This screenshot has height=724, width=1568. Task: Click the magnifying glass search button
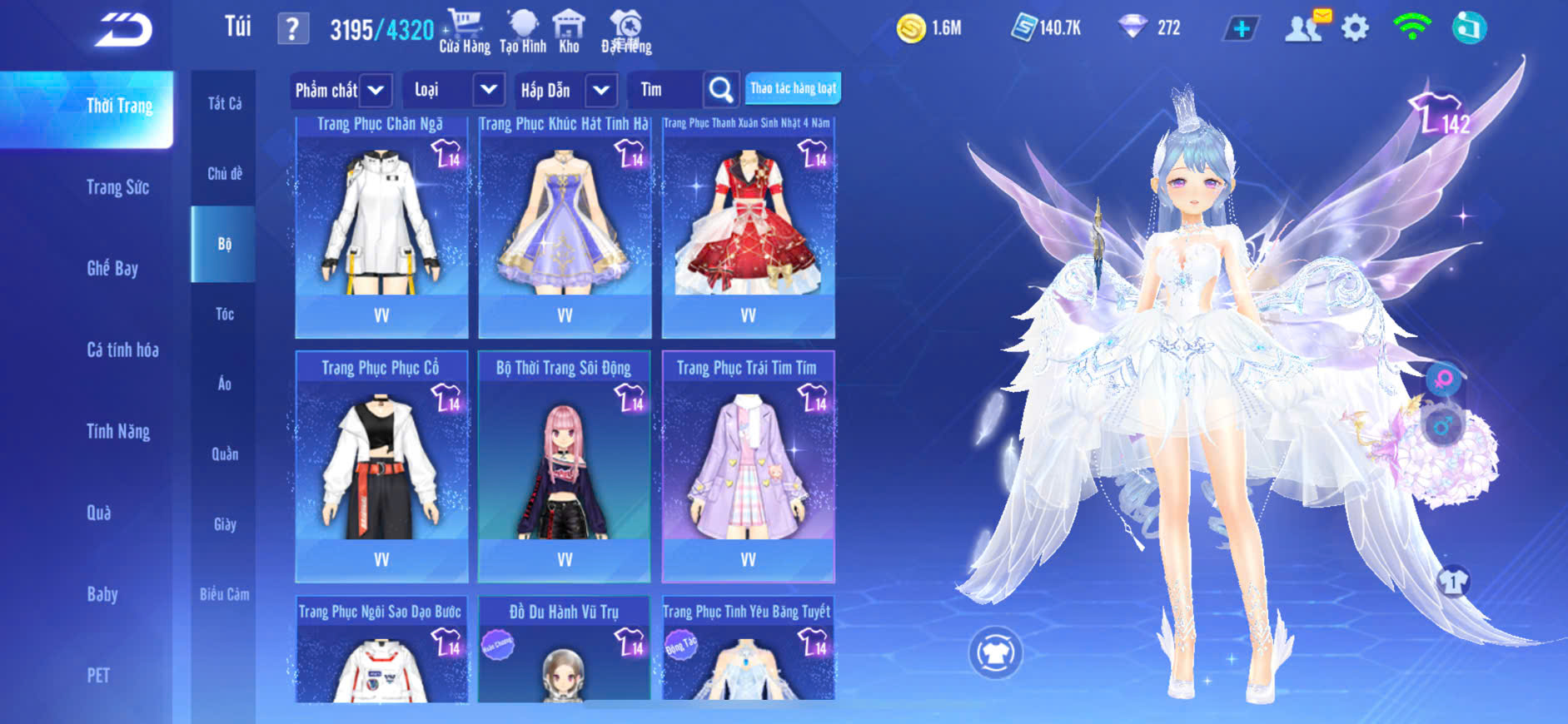pos(721,90)
